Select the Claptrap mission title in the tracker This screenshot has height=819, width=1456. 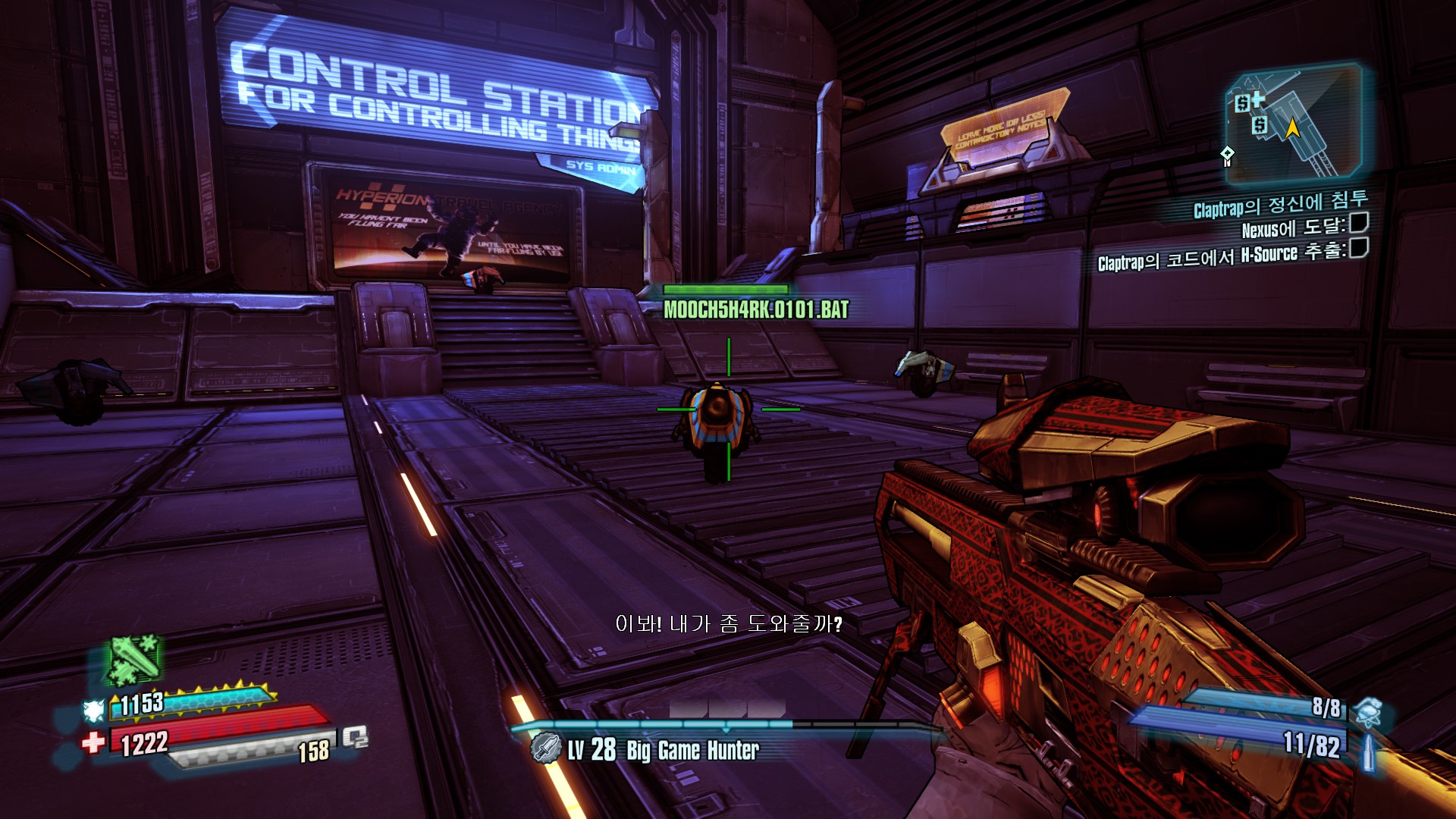tap(1280, 204)
